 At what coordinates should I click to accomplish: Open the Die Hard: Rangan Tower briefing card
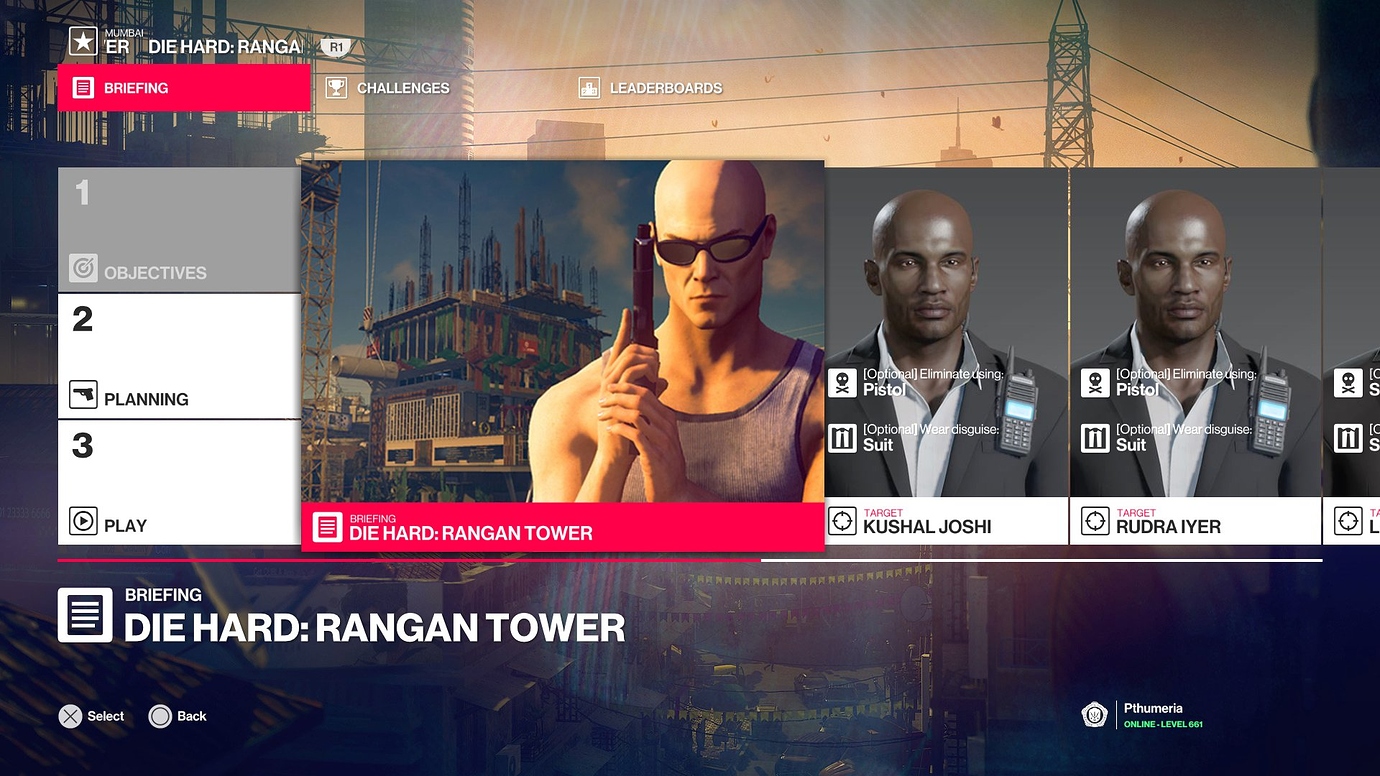pyautogui.click(x=562, y=355)
